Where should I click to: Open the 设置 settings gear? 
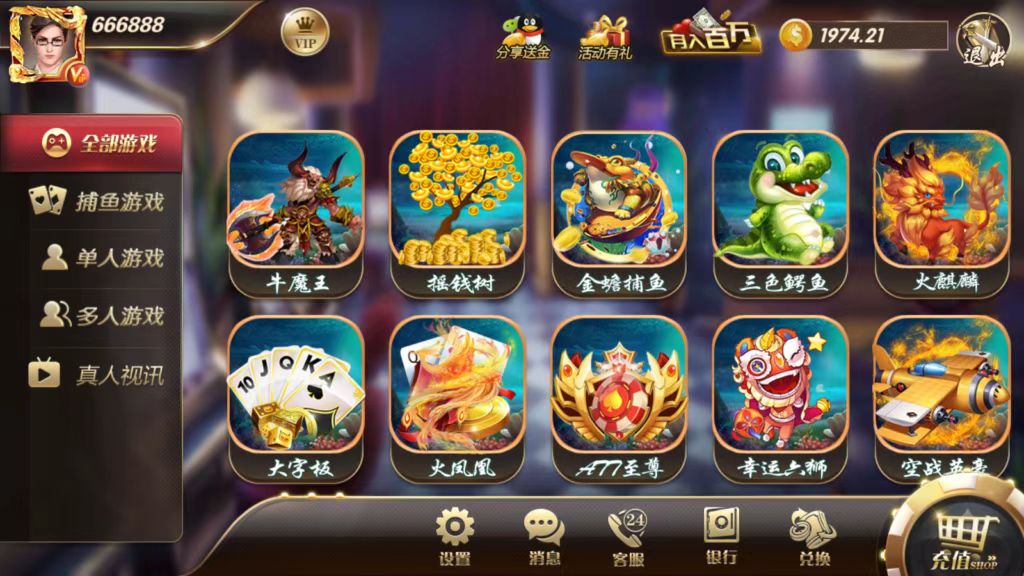pos(454,537)
